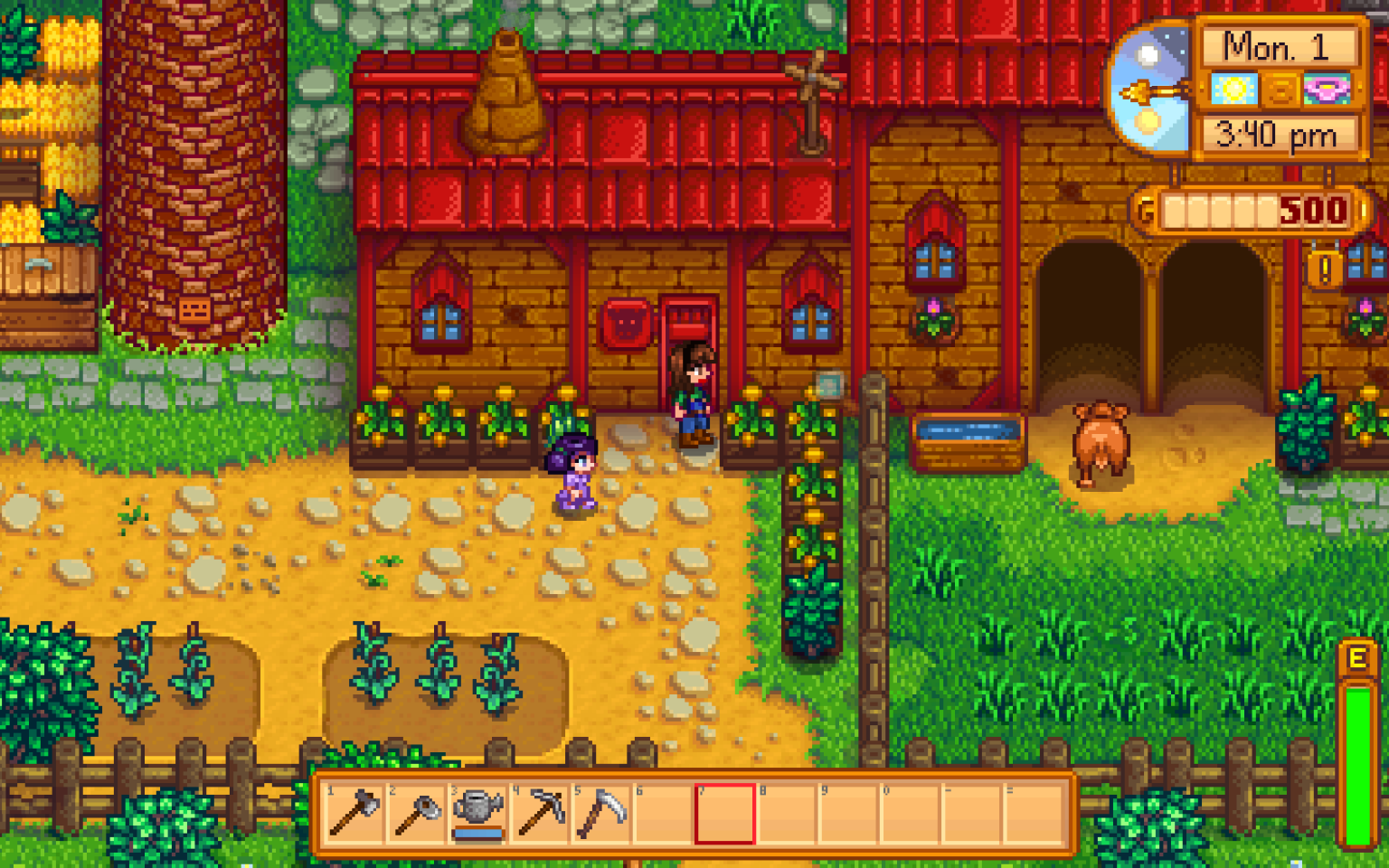
Task: Select empty hotbar slot 7
Action: coord(723,814)
